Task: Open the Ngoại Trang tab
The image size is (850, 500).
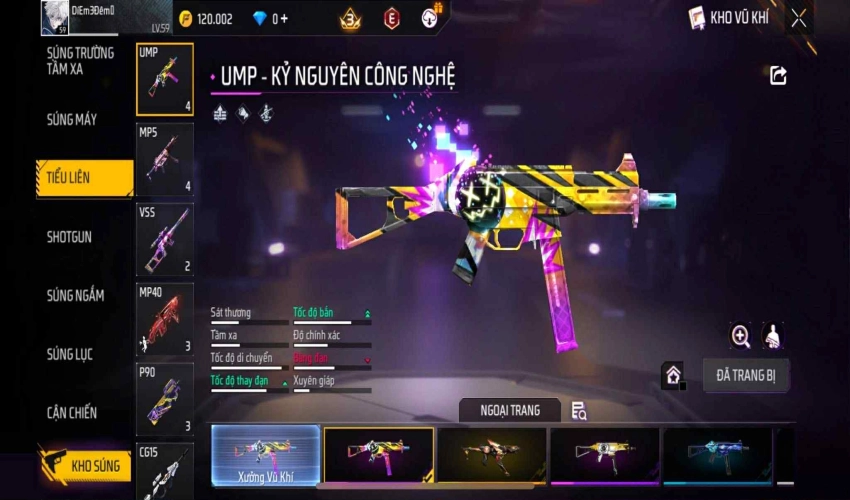Action: point(510,410)
